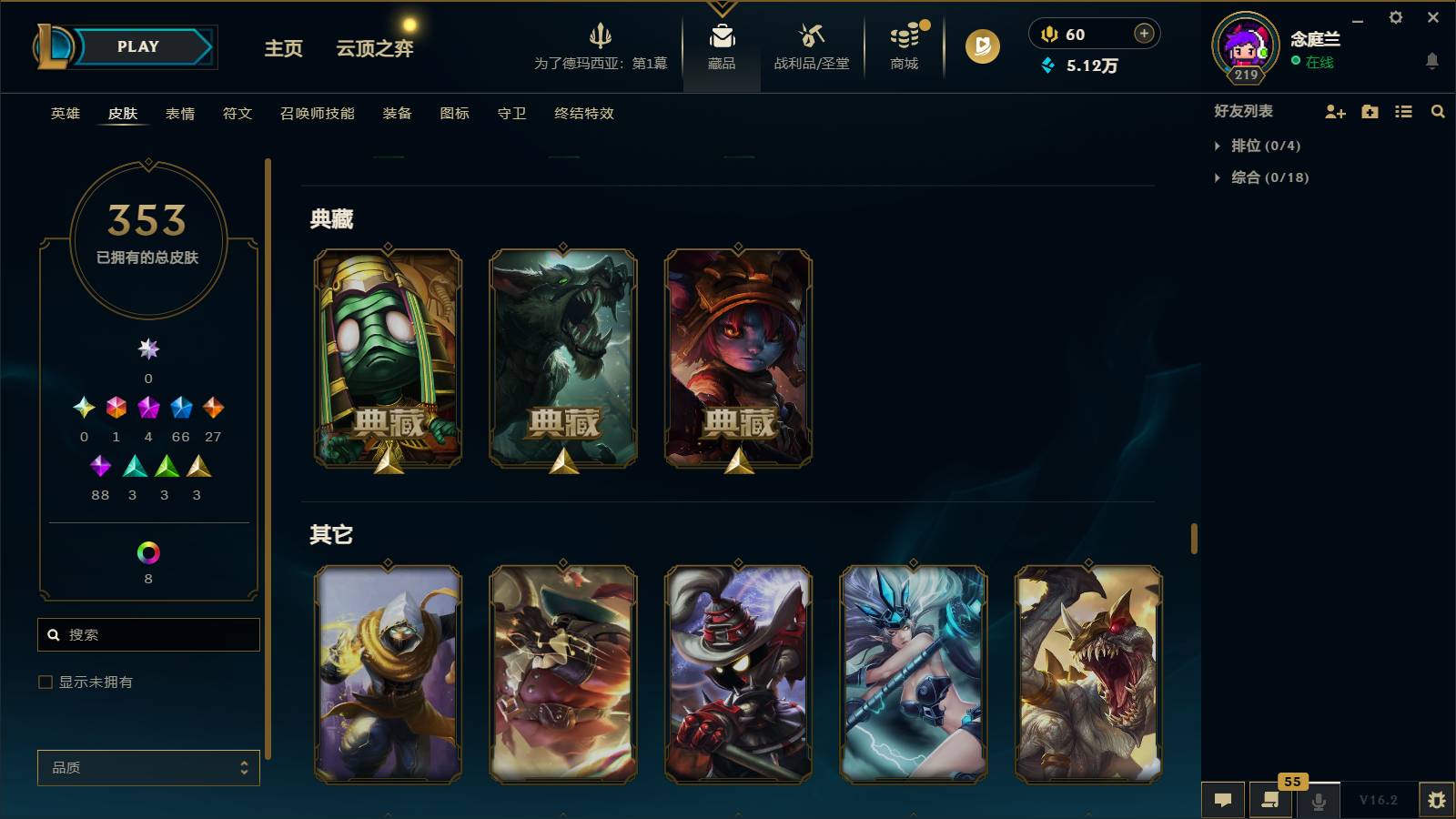The width and height of the screenshot is (1456, 819).
Task: Open the client settings gear
Action: pos(1397,16)
